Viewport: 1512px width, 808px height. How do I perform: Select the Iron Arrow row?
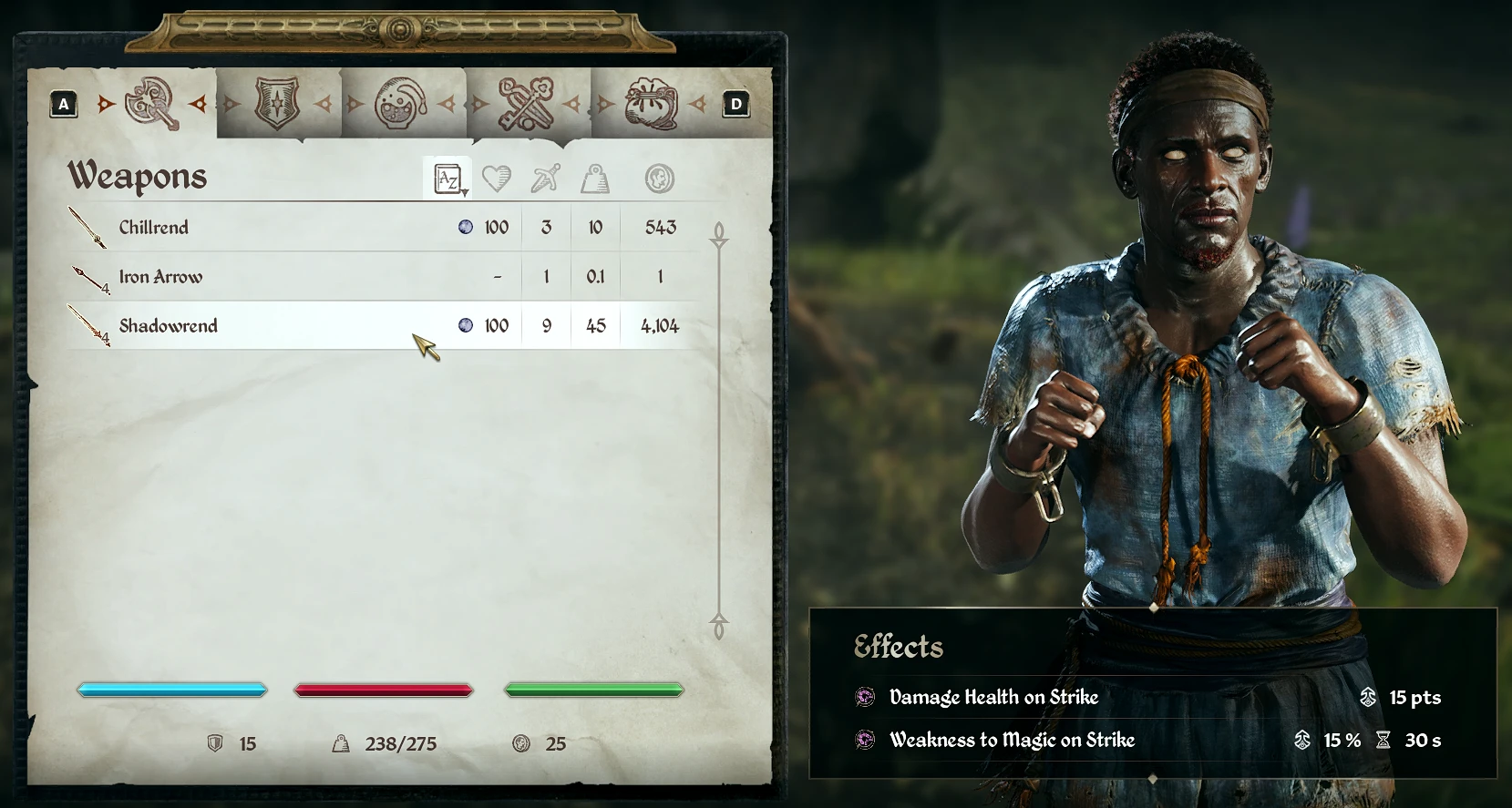(273, 277)
